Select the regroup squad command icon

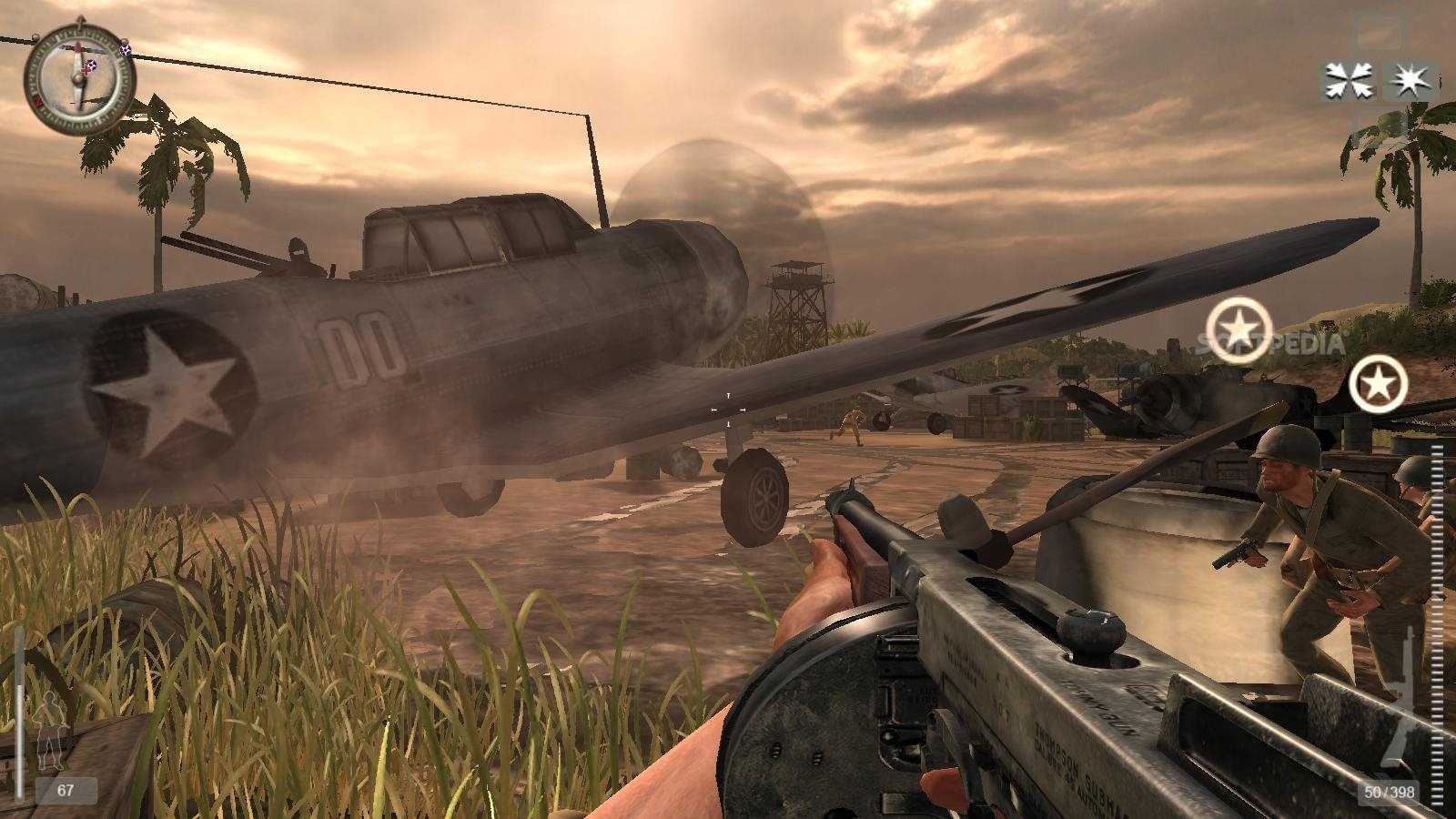coord(1348,81)
